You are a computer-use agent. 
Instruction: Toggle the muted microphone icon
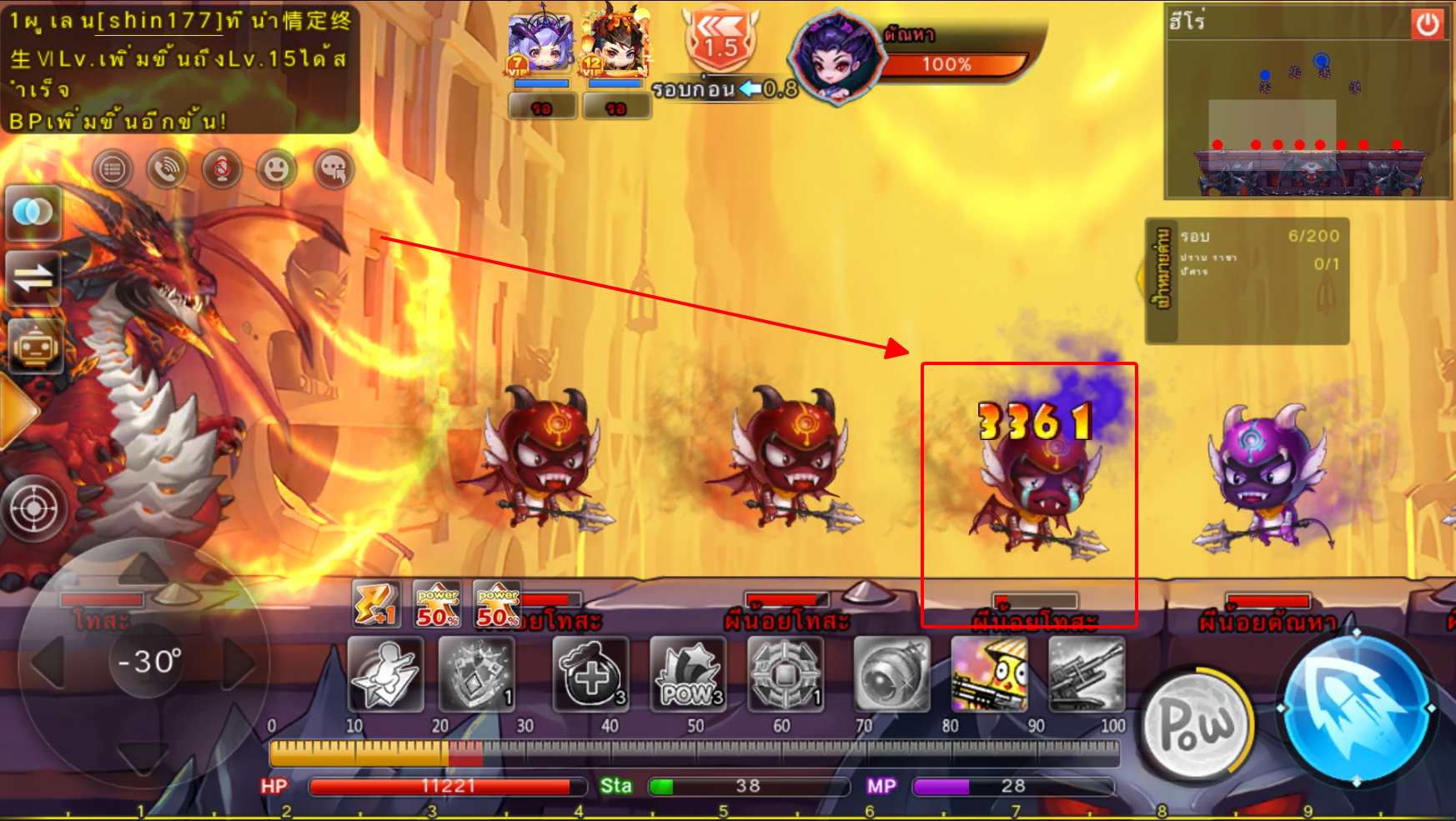222,170
